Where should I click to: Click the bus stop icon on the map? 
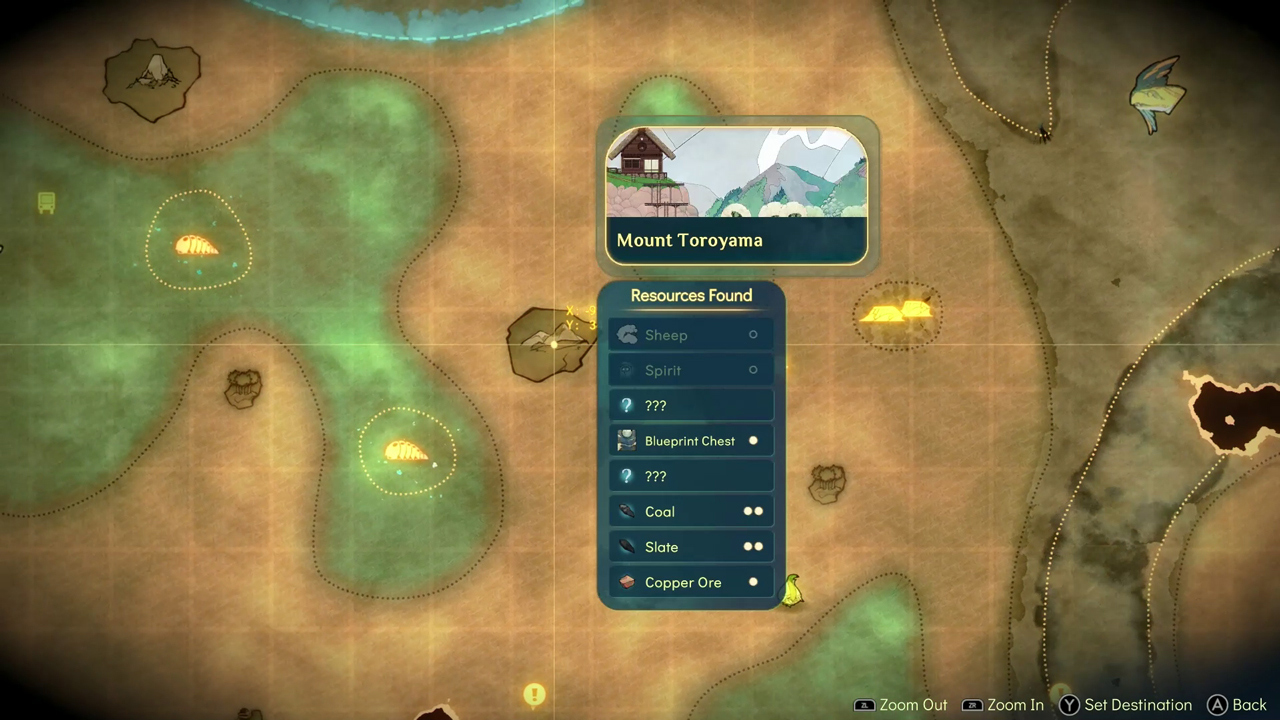click(46, 203)
